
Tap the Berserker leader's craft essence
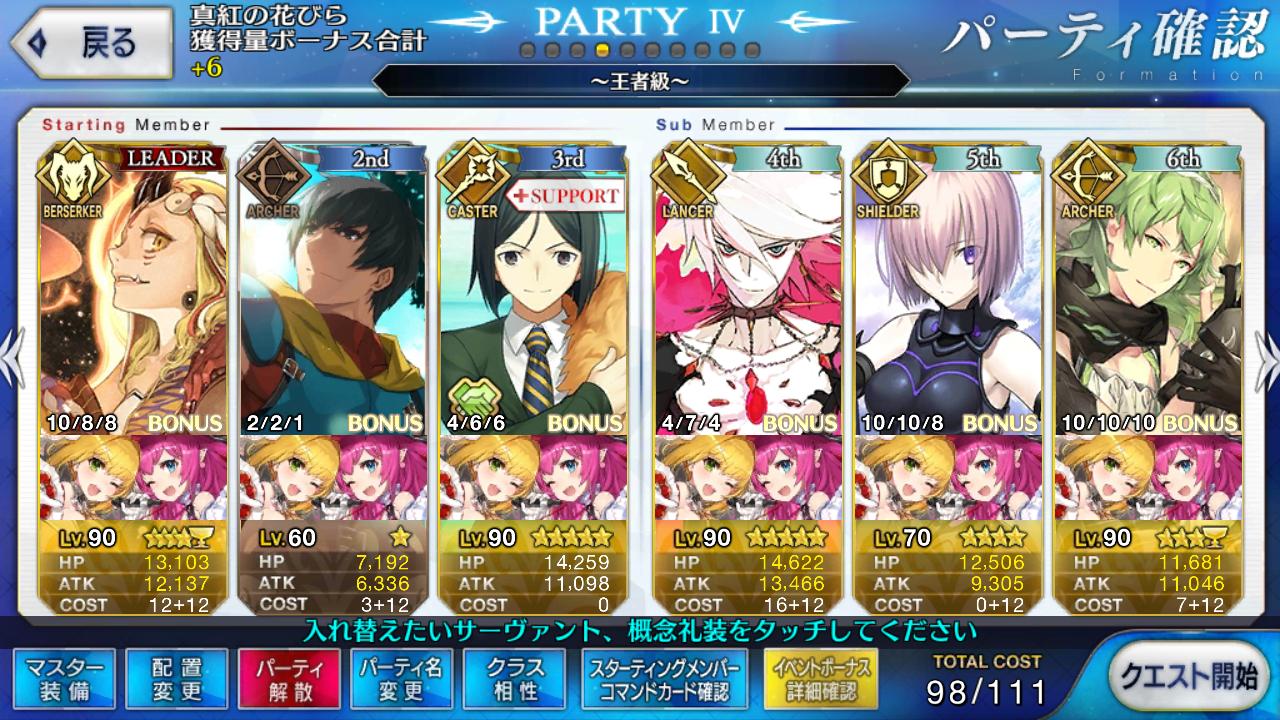(134, 478)
